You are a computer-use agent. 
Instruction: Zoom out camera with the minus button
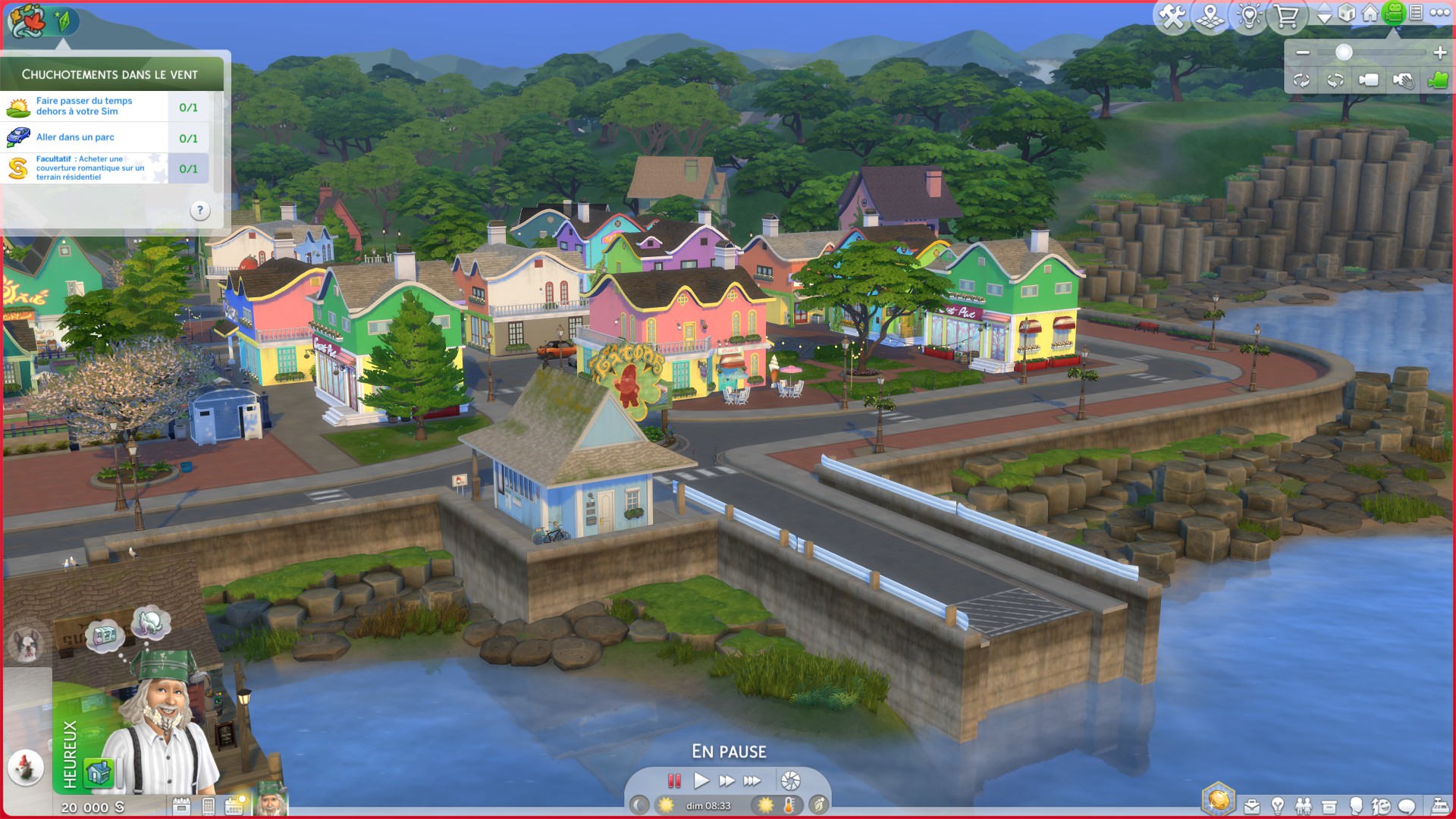click(1303, 52)
